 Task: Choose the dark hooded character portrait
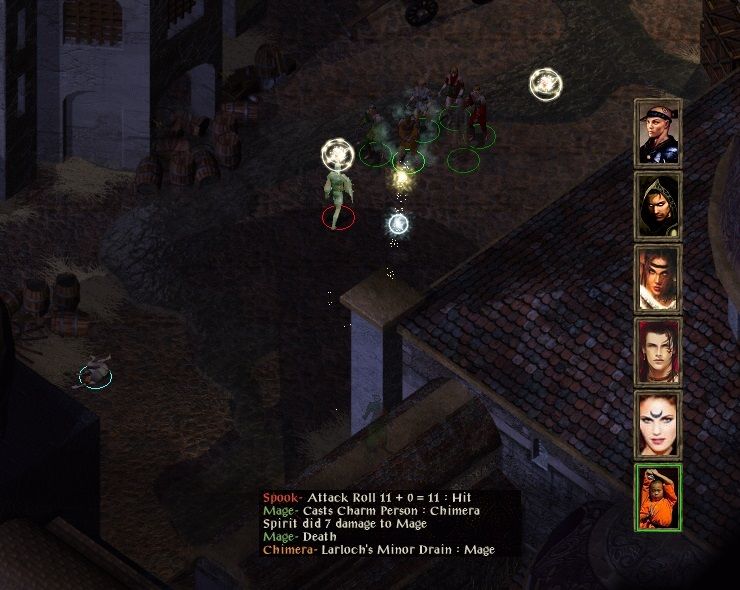click(658, 205)
